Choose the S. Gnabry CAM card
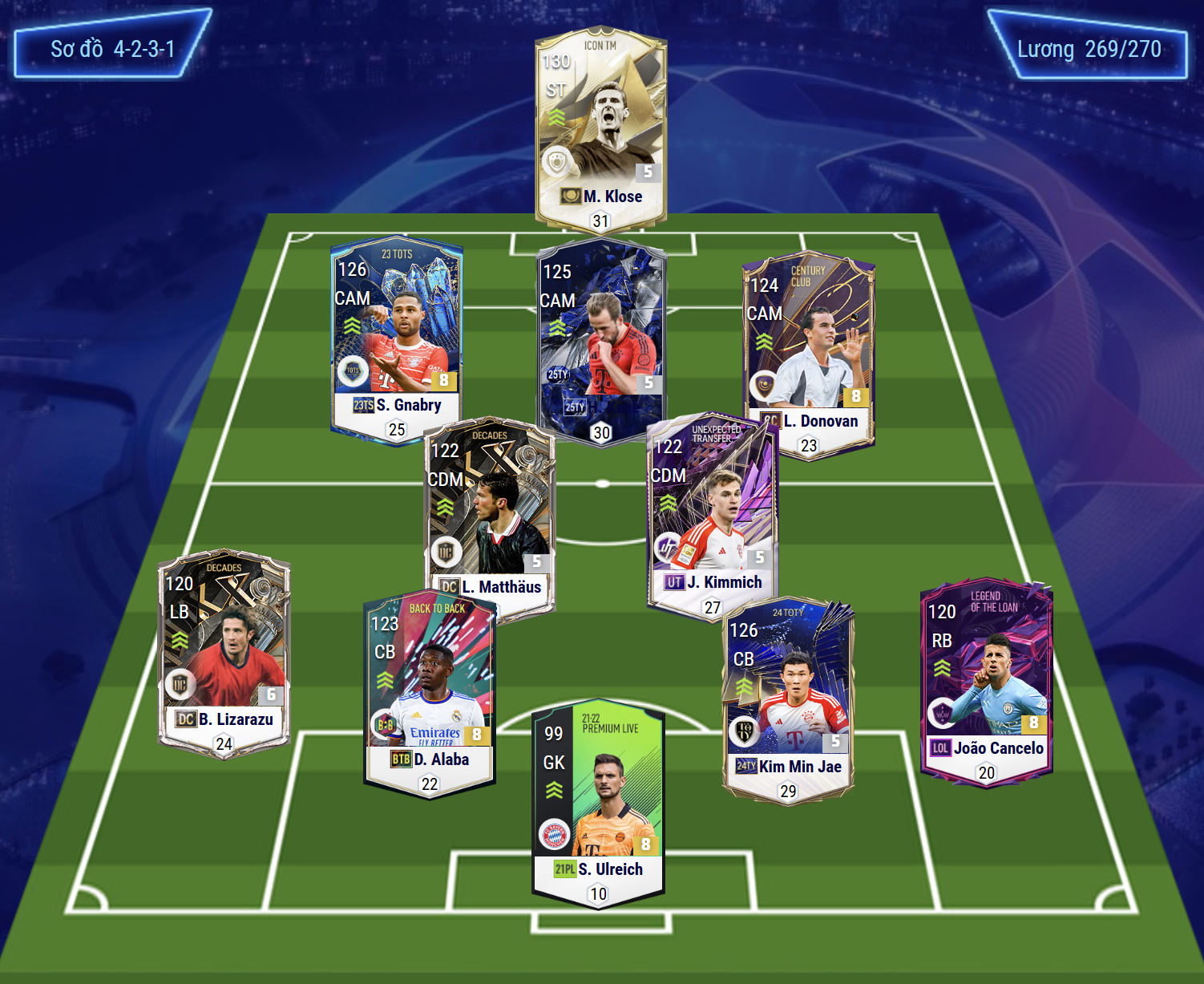 pyautogui.click(x=397, y=337)
